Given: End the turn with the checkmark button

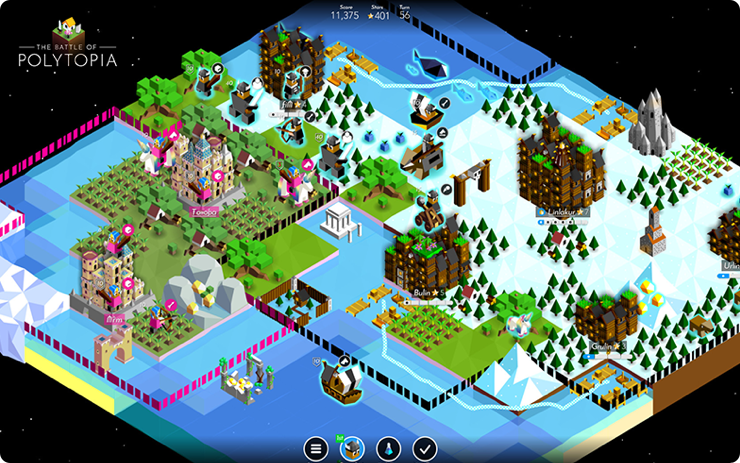Looking at the screenshot, I should tap(425, 449).
